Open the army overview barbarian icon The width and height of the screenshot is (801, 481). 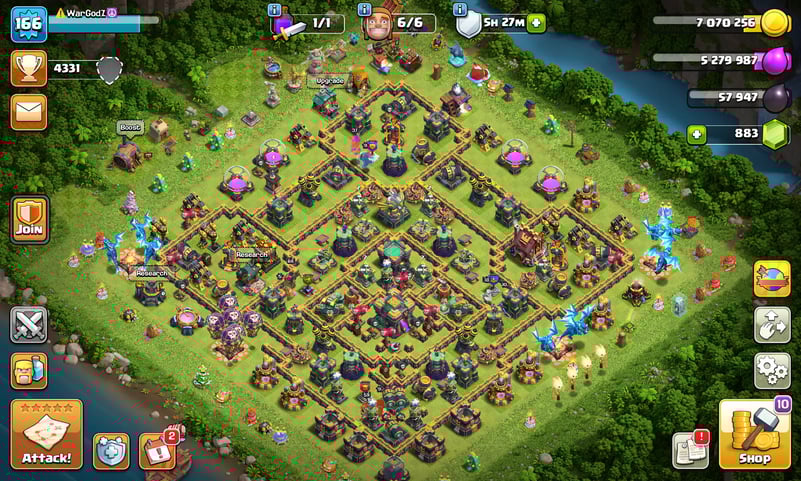pyautogui.click(x=29, y=371)
